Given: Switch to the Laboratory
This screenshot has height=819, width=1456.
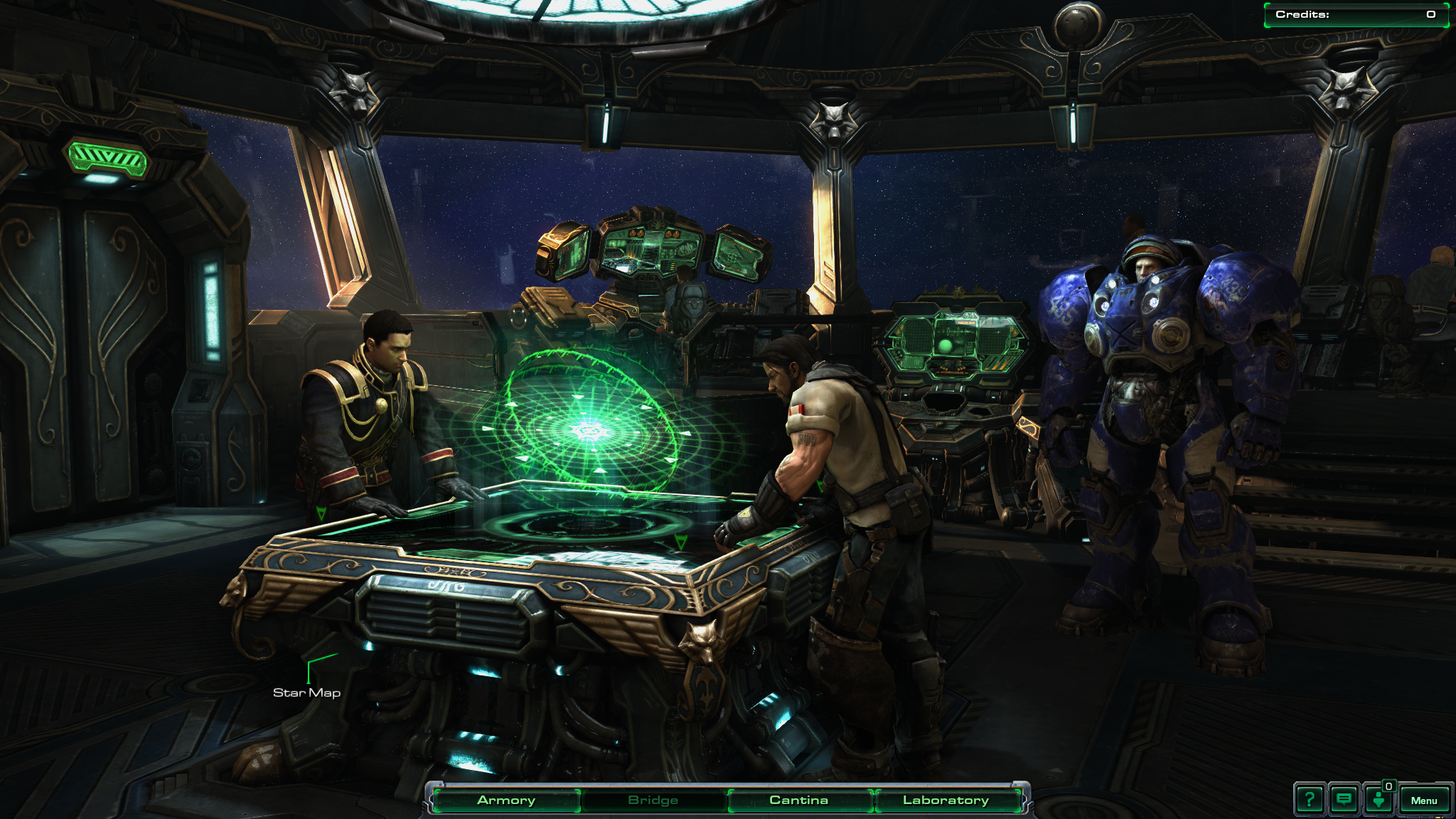Looking at the screenshot, I should point(946,801).
